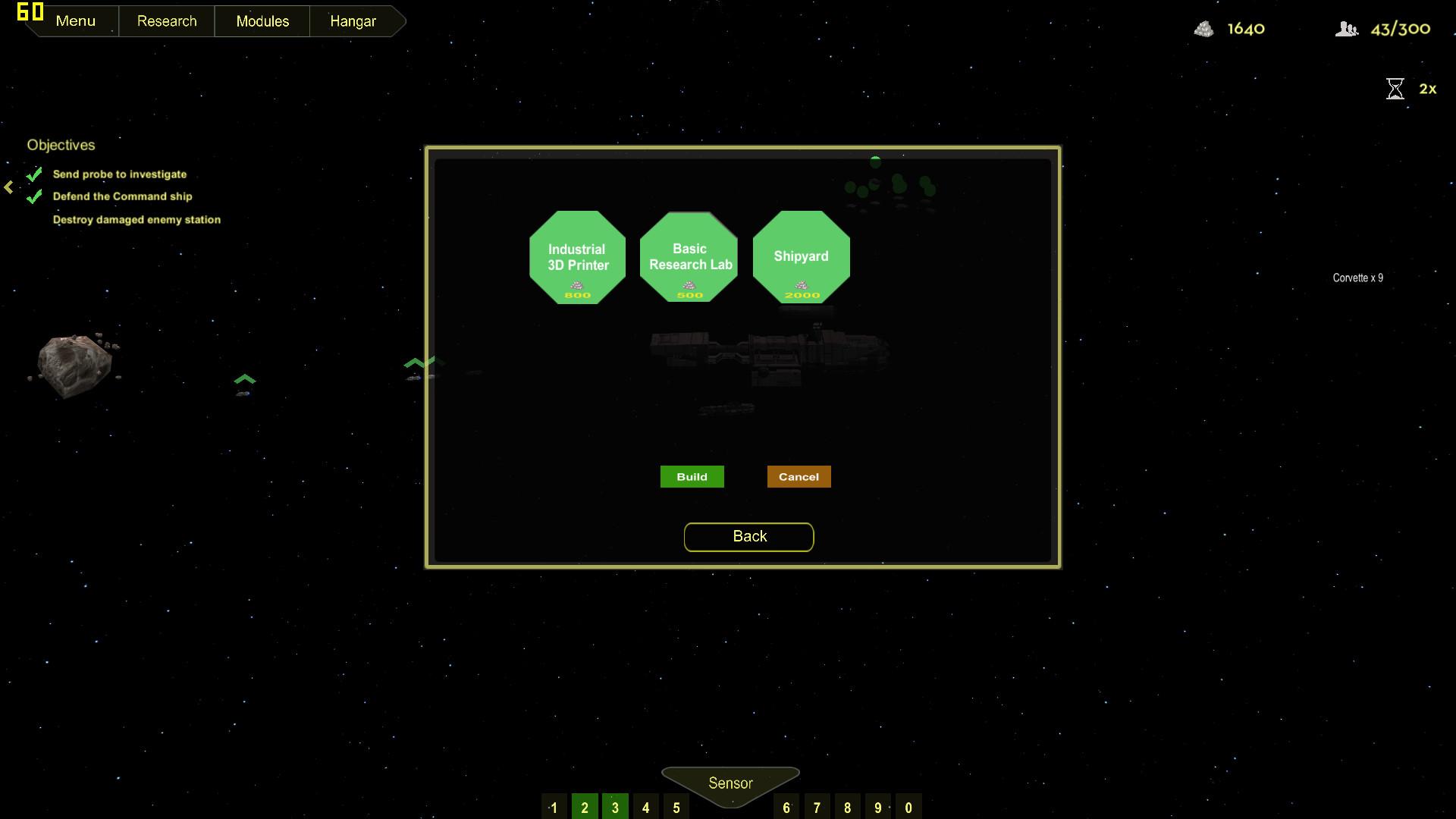
Task: Click checkmark for Defend the Command ship objective
Action: [33, 196]
